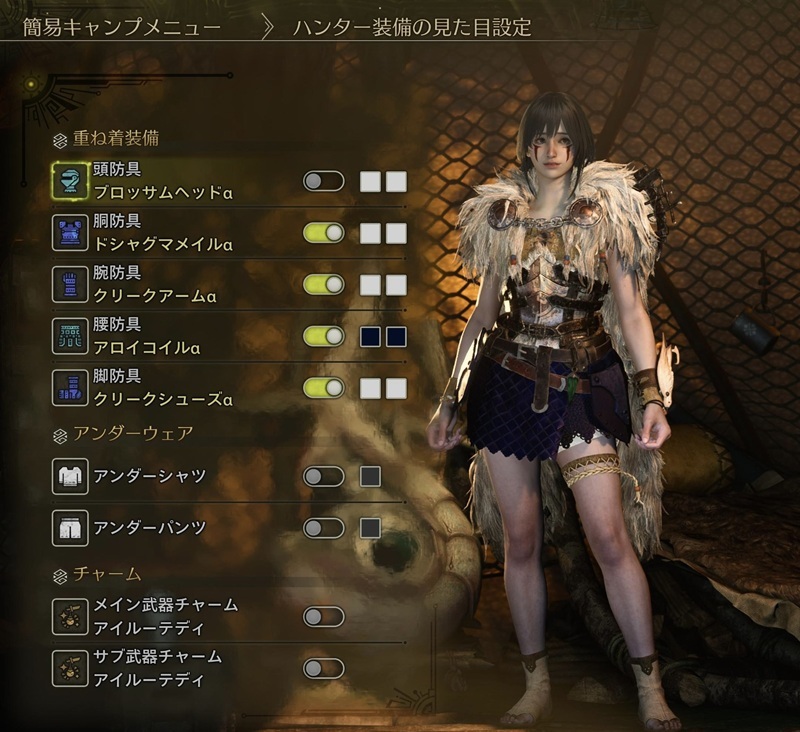This screenshot has height=732, width=800.
Task: Toggle the クリークシューズα leg armor display
Action: tap(323, 389)
